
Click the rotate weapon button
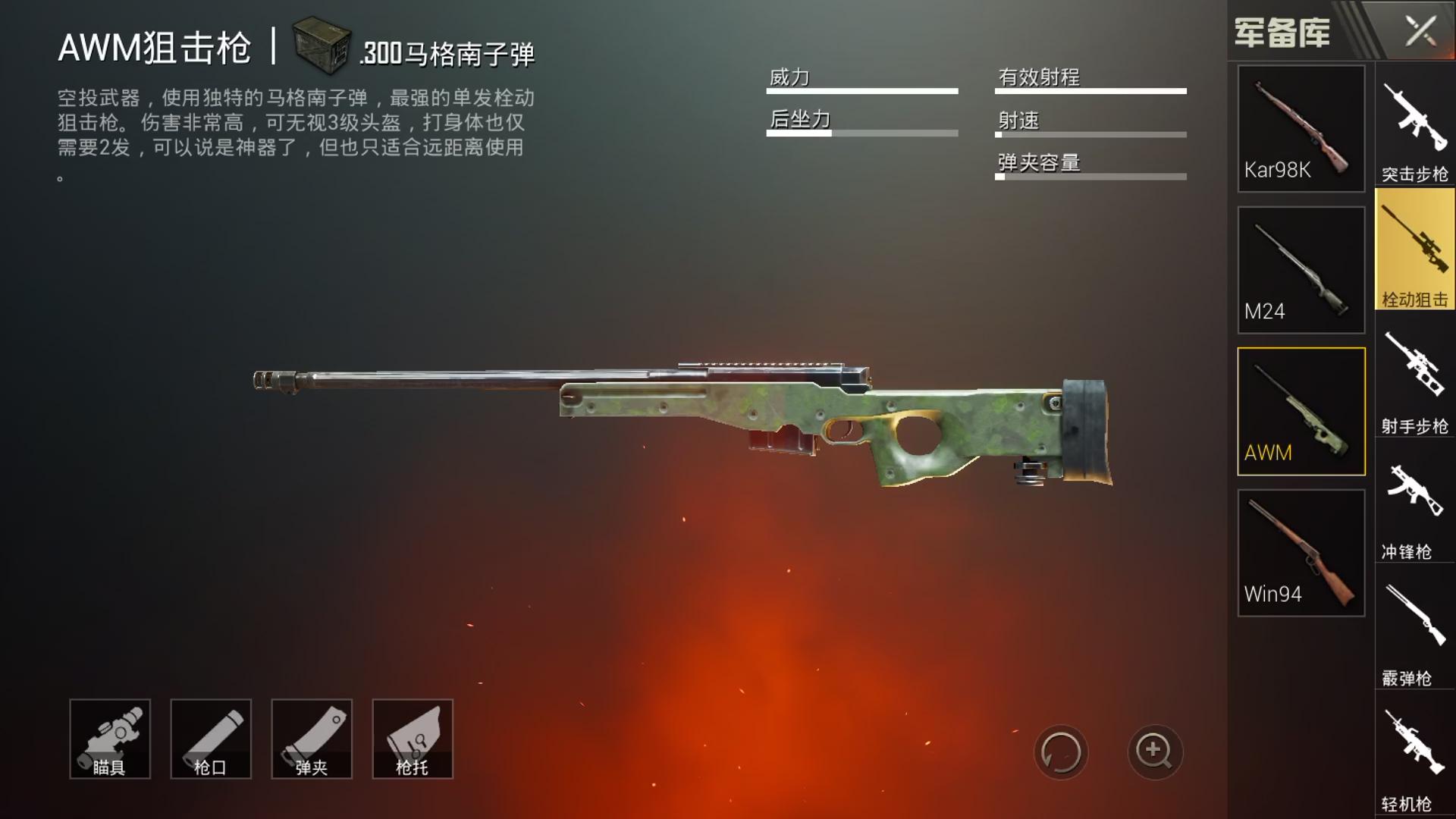coord(1061,752)
